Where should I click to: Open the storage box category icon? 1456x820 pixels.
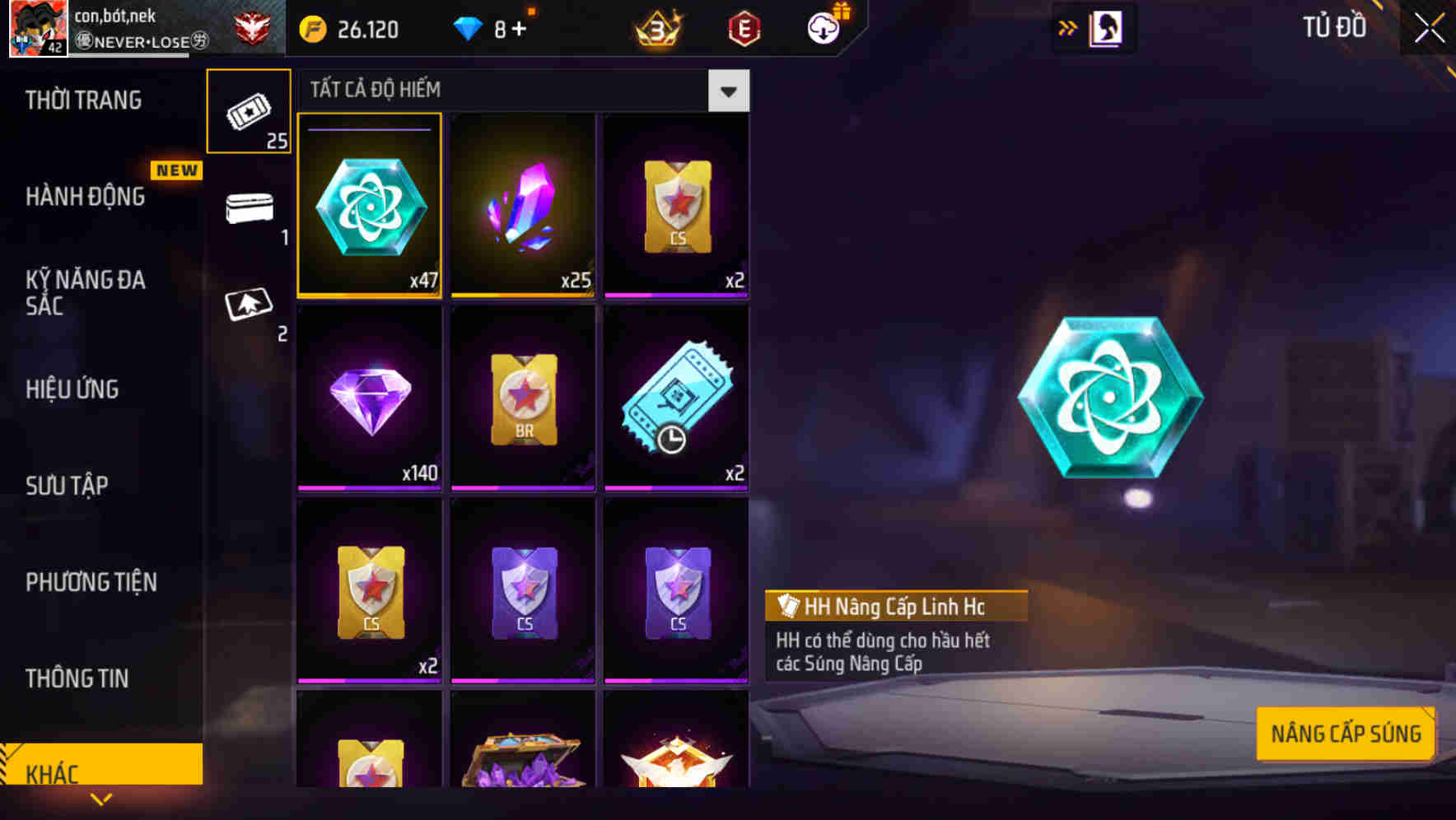pos(249,207)
